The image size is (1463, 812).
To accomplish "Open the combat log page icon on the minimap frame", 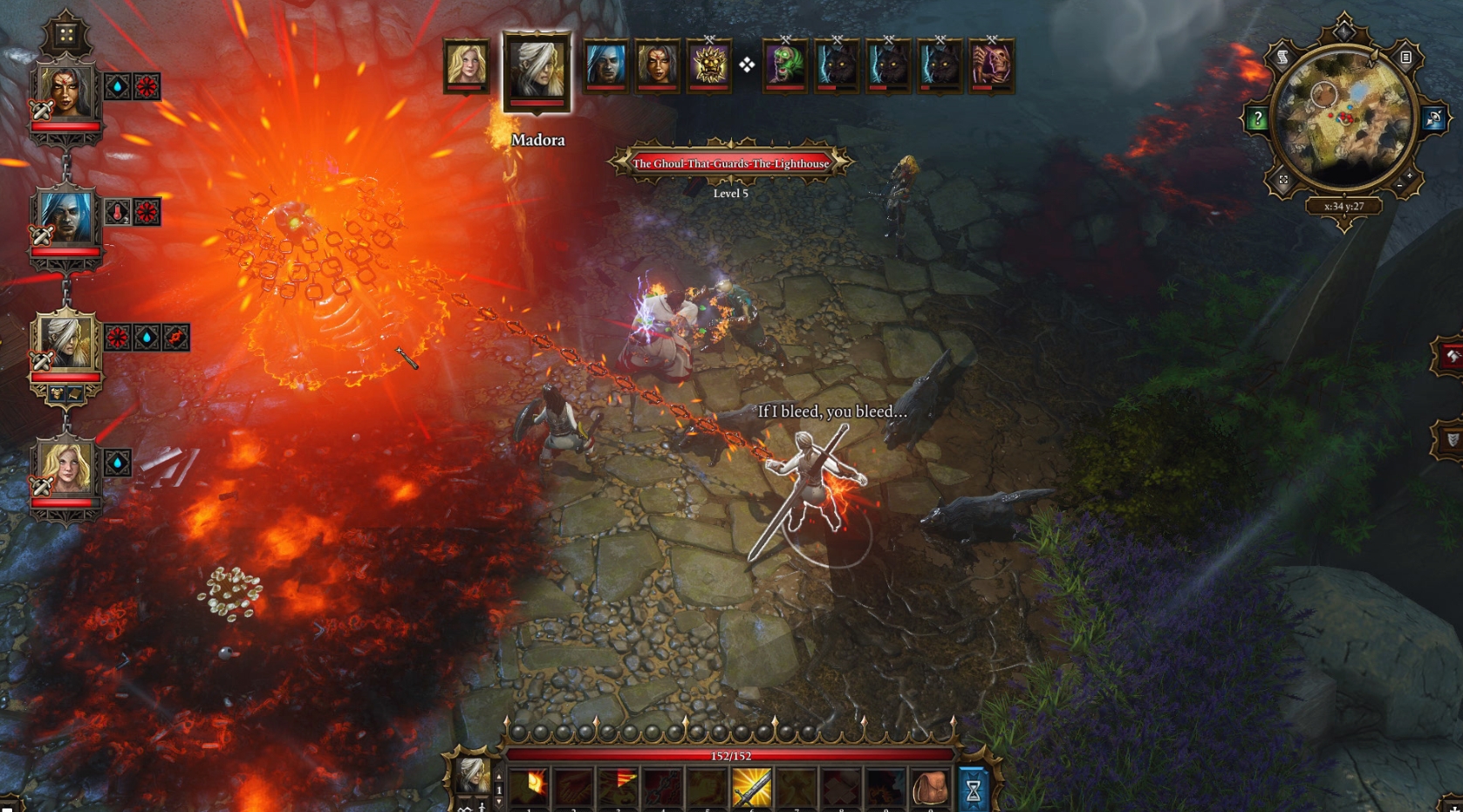I will pyautogui.click(x=1405, y=58).
